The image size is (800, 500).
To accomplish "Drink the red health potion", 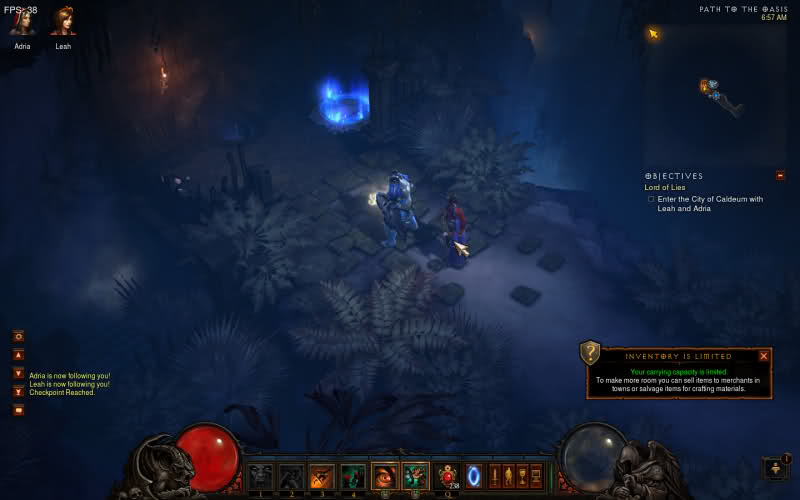I will pos(447,476).
